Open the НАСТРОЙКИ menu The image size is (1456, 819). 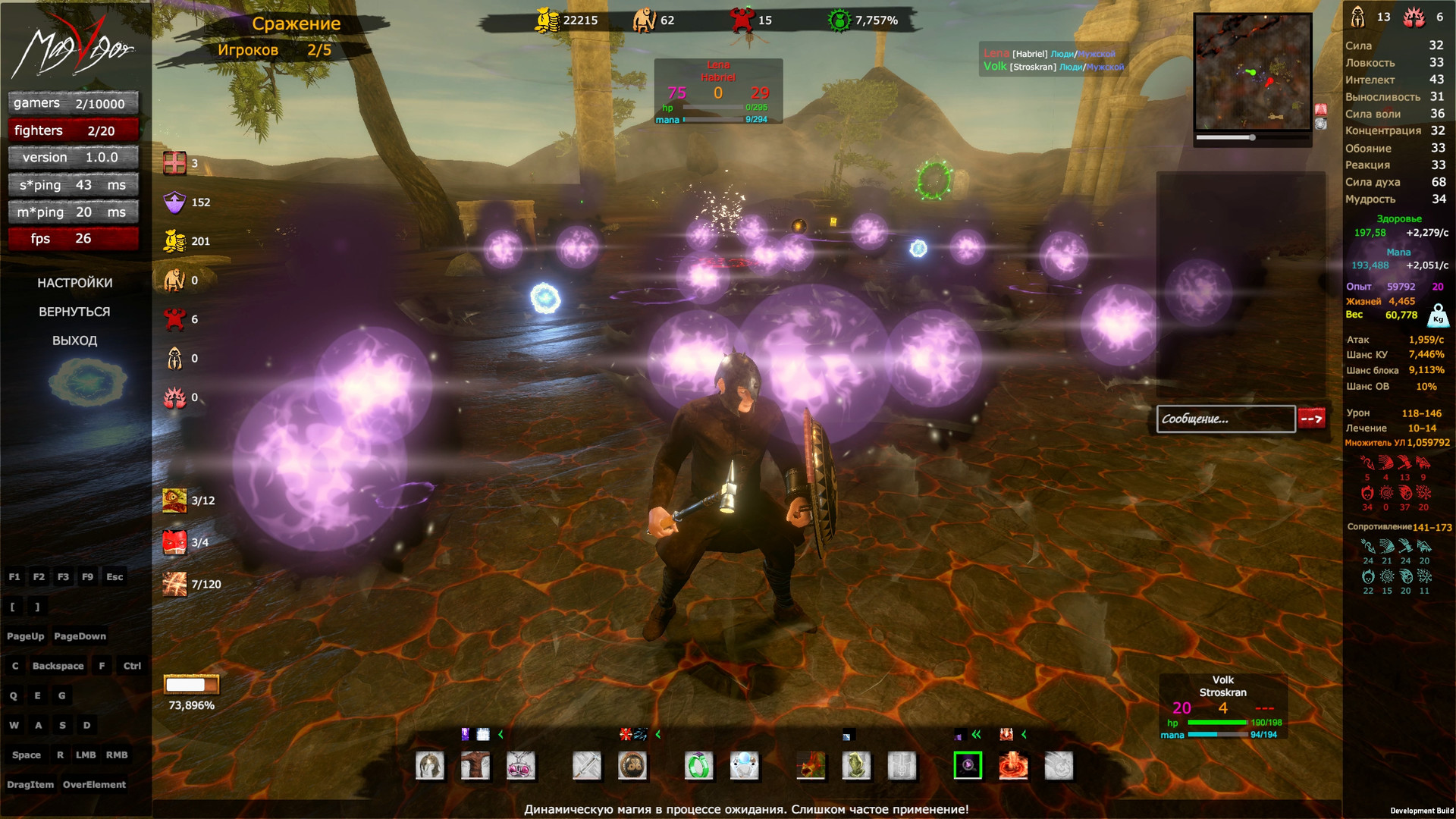(75, 282)
